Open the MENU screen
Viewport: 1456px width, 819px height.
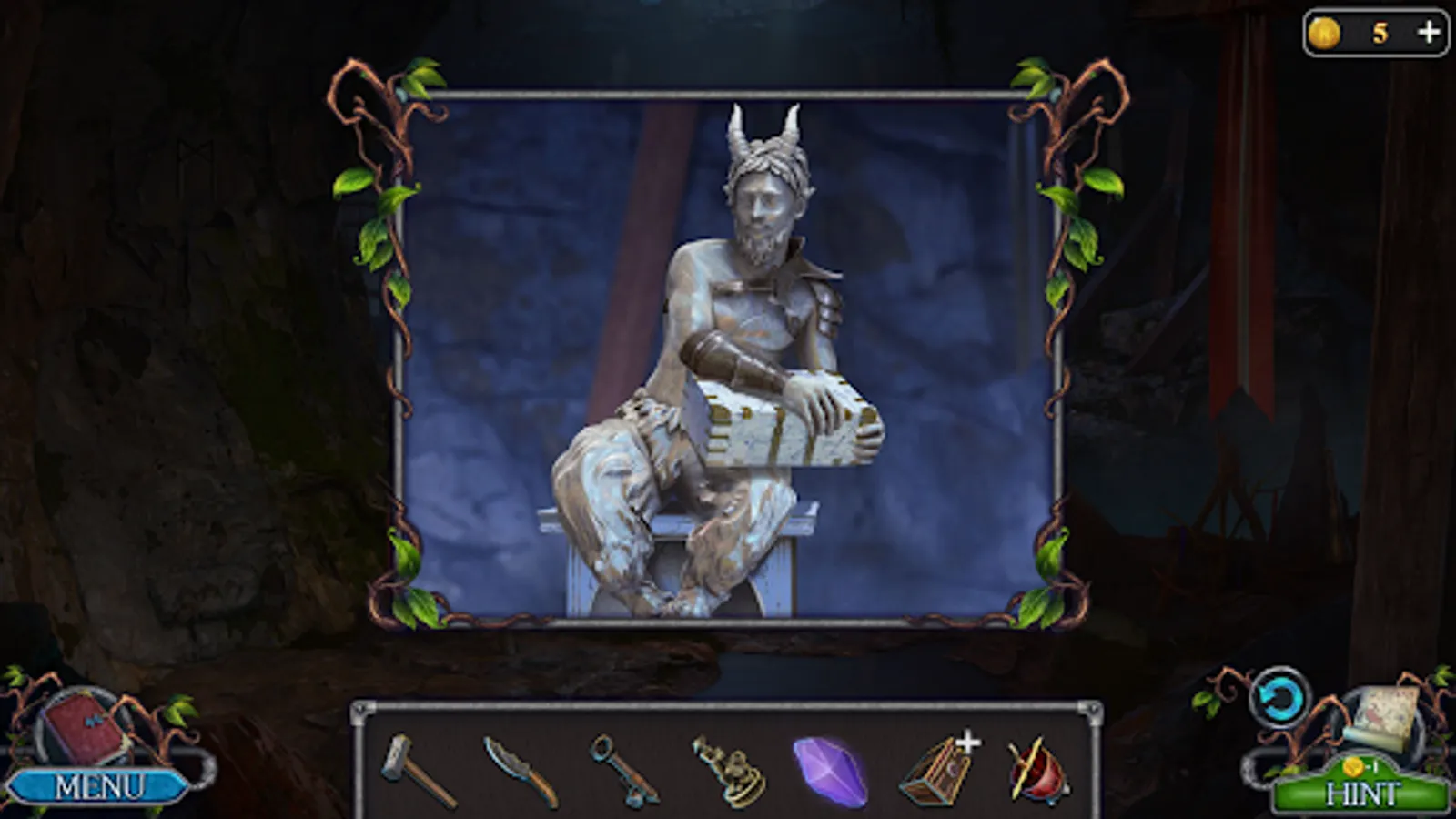[100, 784]
